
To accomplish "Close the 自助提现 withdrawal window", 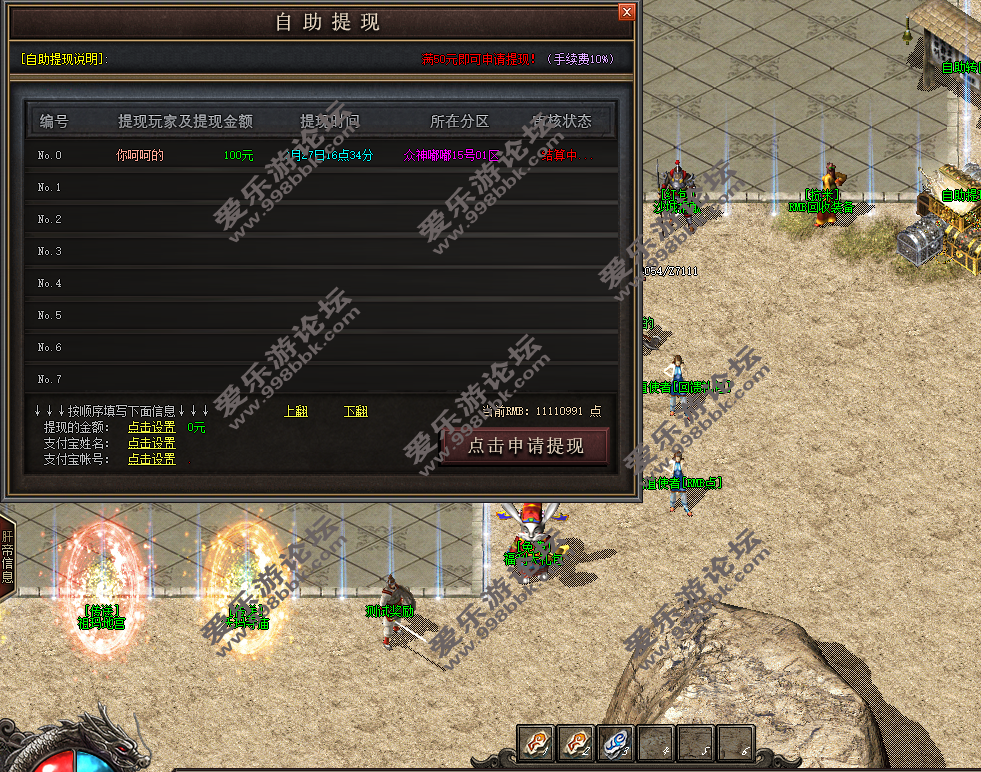I will click(x=626, y=12).
